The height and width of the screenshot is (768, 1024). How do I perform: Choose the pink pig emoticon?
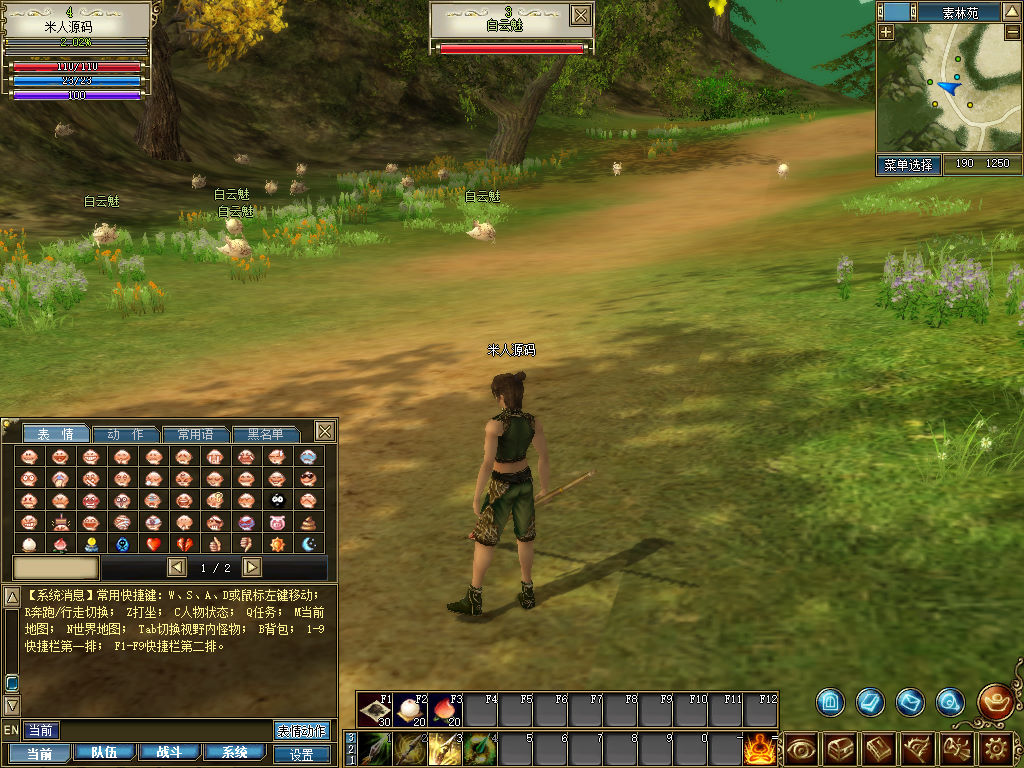tap(277, 522)
